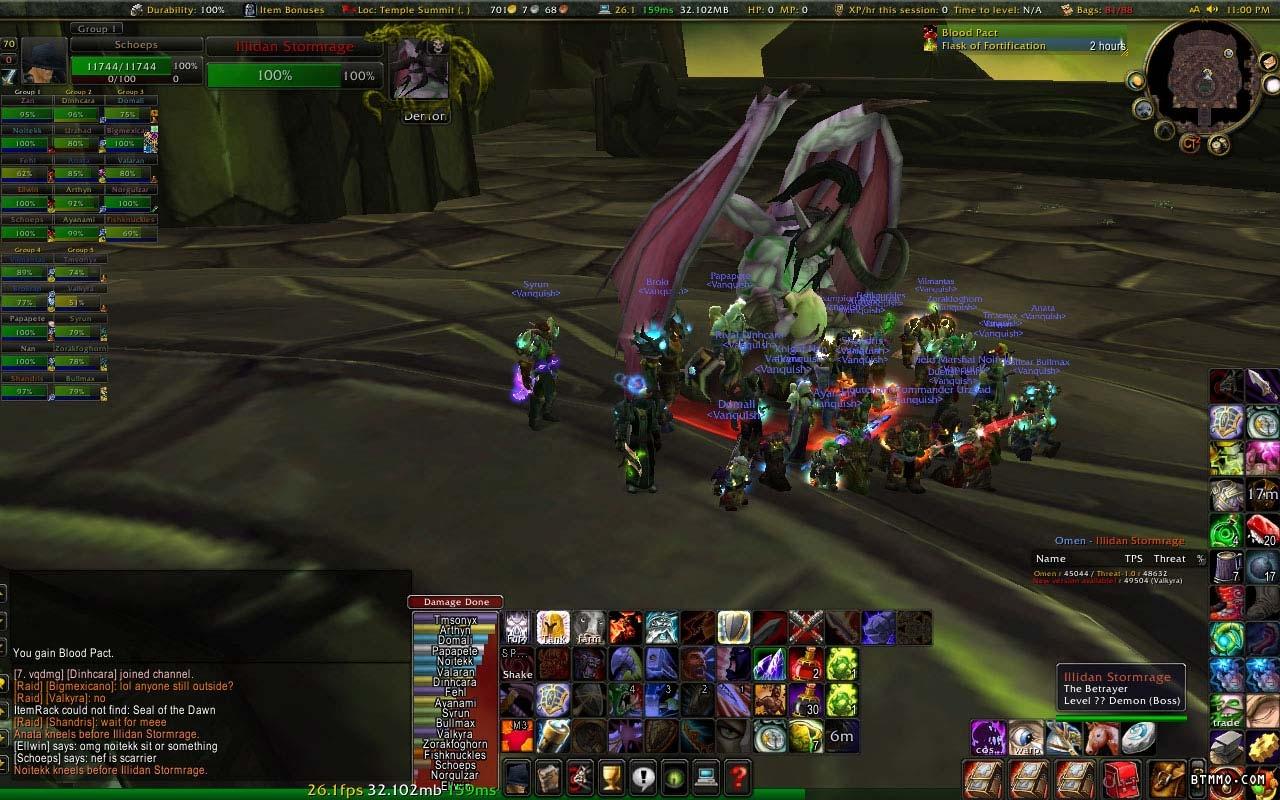The height and width of the screenshot is (800, 1280).
Task: Open the red question mark help button
Action: (x=737, y=776)
